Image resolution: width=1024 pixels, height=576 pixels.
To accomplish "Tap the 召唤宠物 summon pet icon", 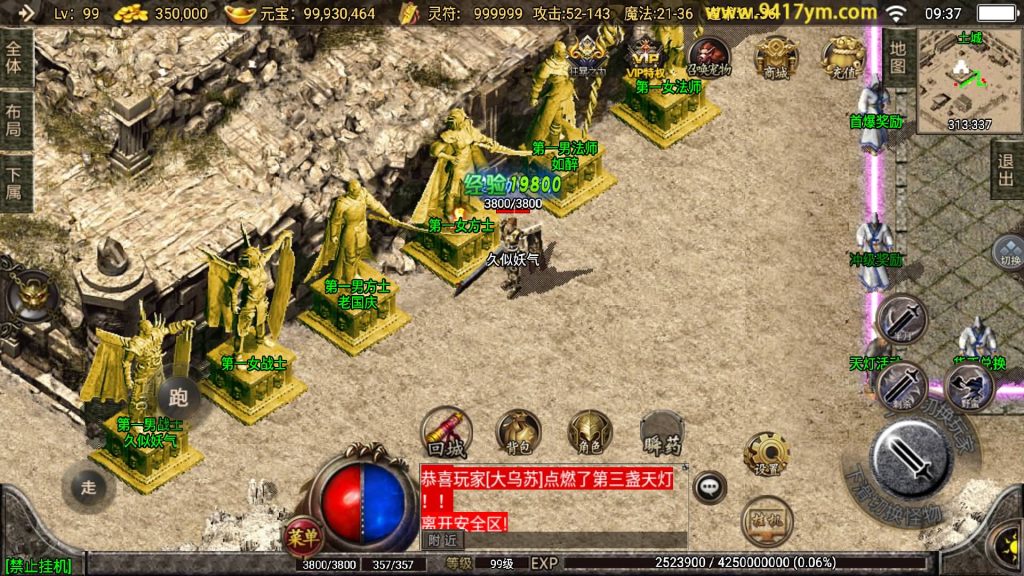I will click(709, 56).
